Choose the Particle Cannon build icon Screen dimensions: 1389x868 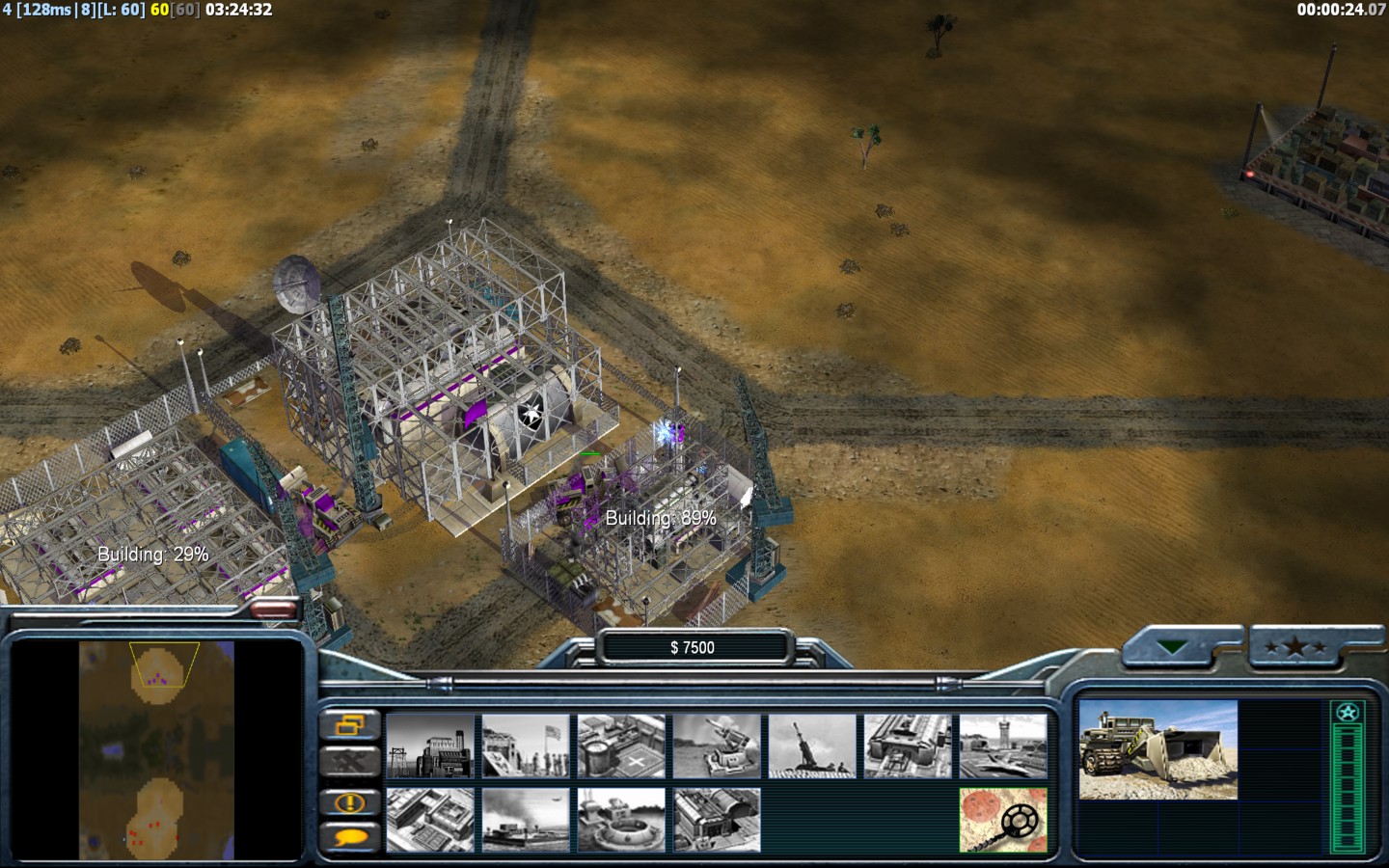pos(621,820)
